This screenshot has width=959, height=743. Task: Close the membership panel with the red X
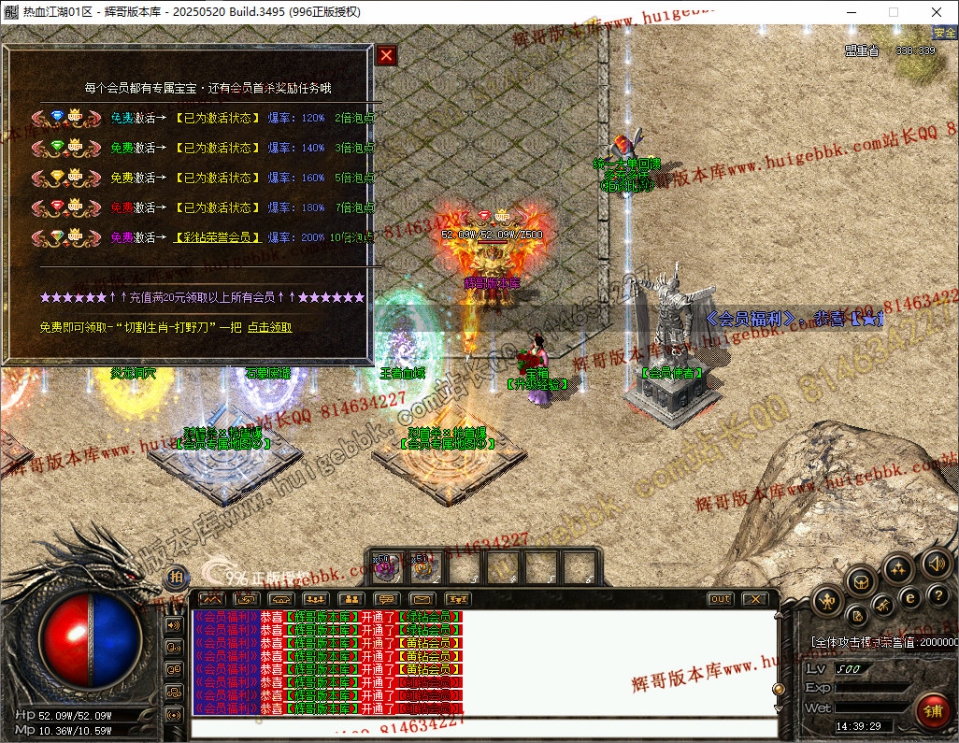click(386, 56)
